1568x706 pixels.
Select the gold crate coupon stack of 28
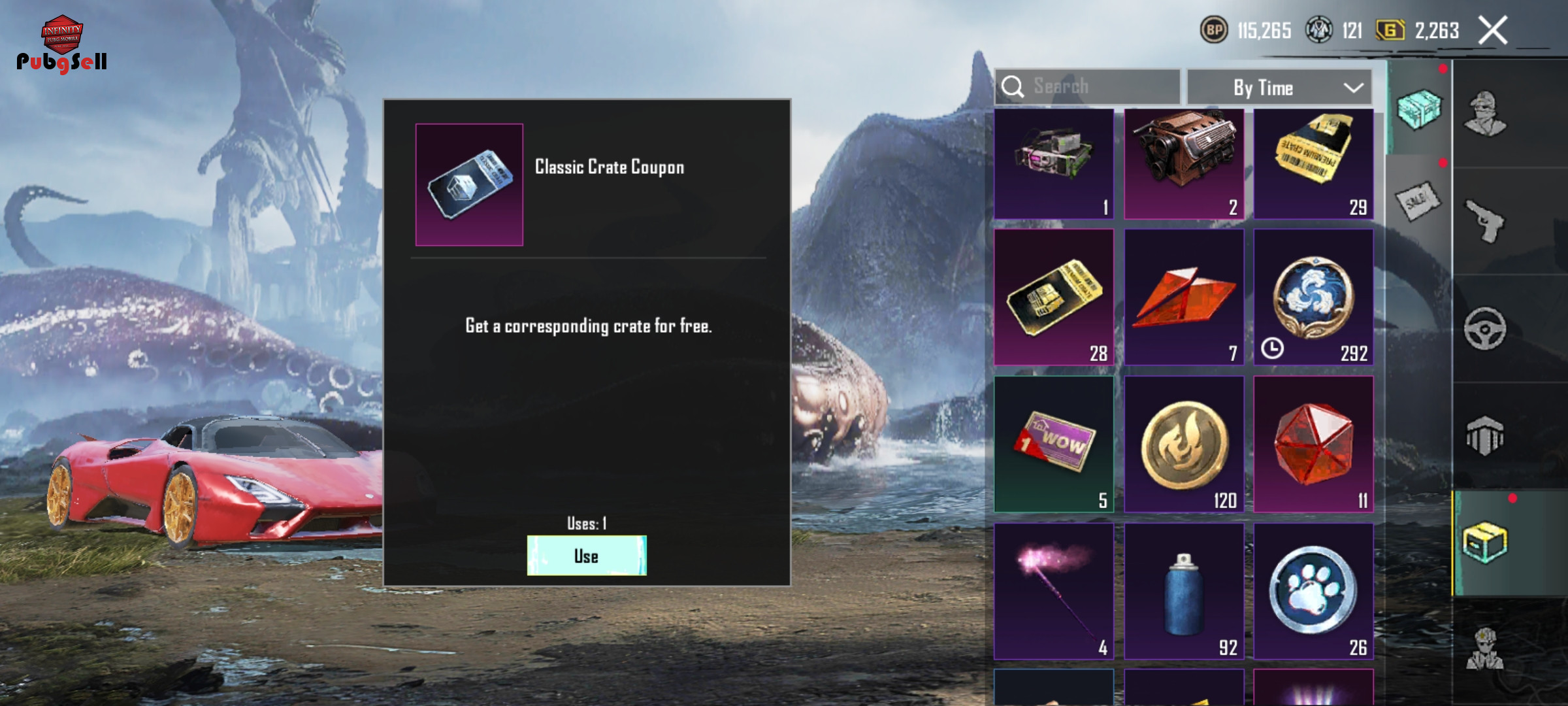[1054, 297]
